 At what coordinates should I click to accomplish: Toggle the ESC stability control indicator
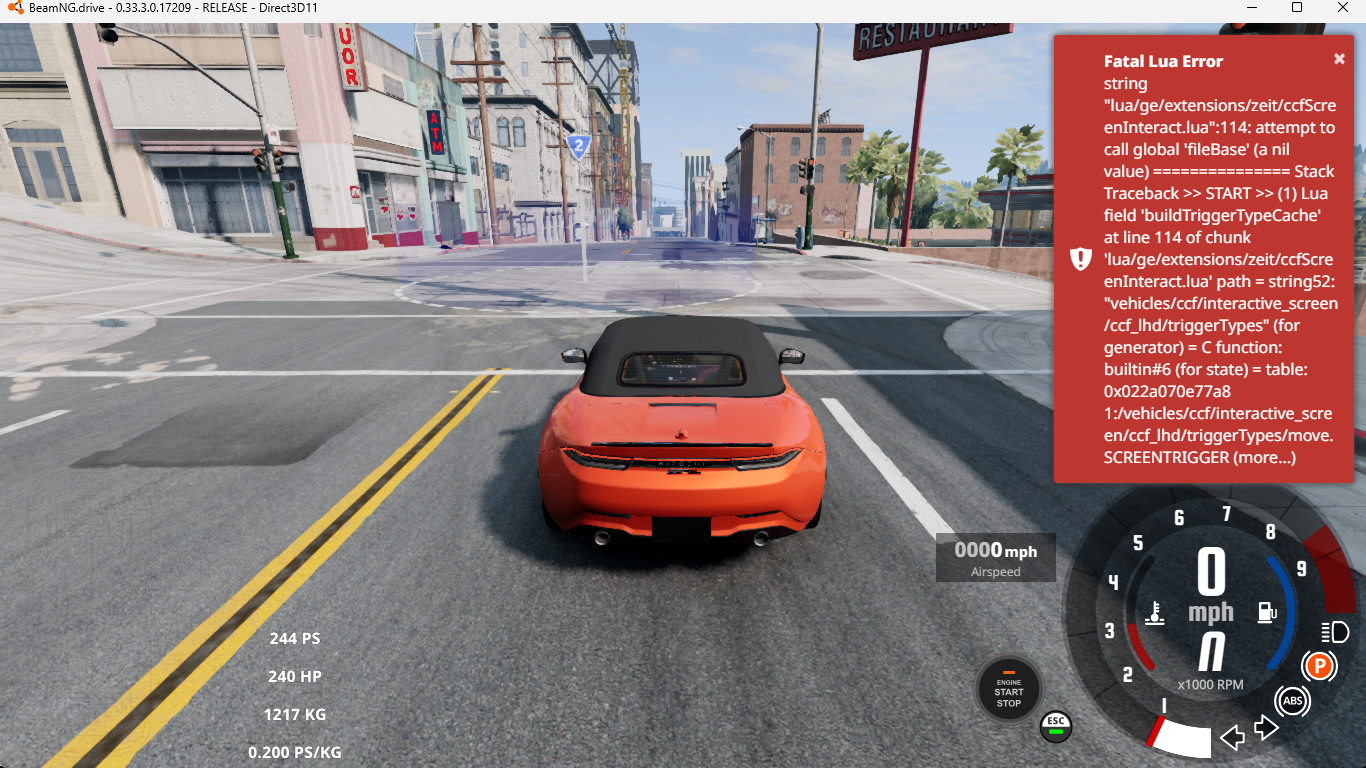pyautogui.click(x=1055, y=725)
